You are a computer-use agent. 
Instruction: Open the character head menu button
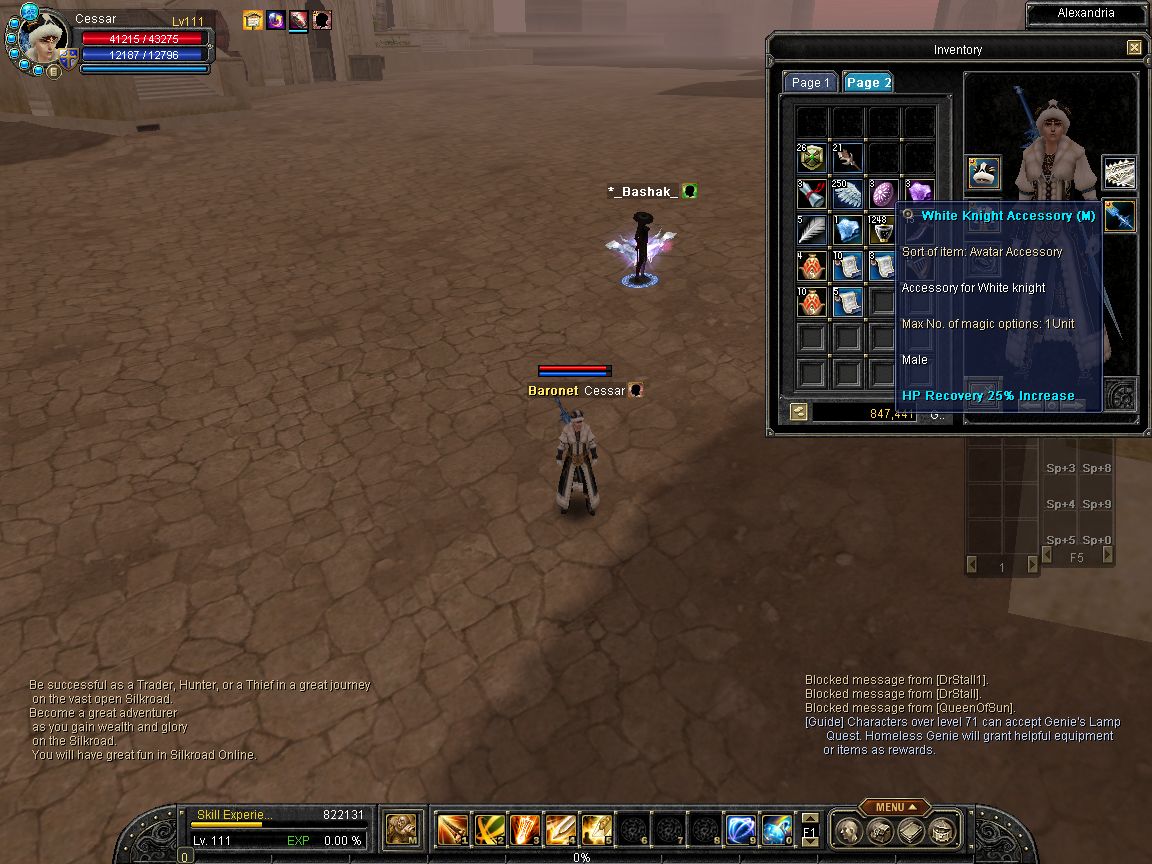click(x=847, y=831)
